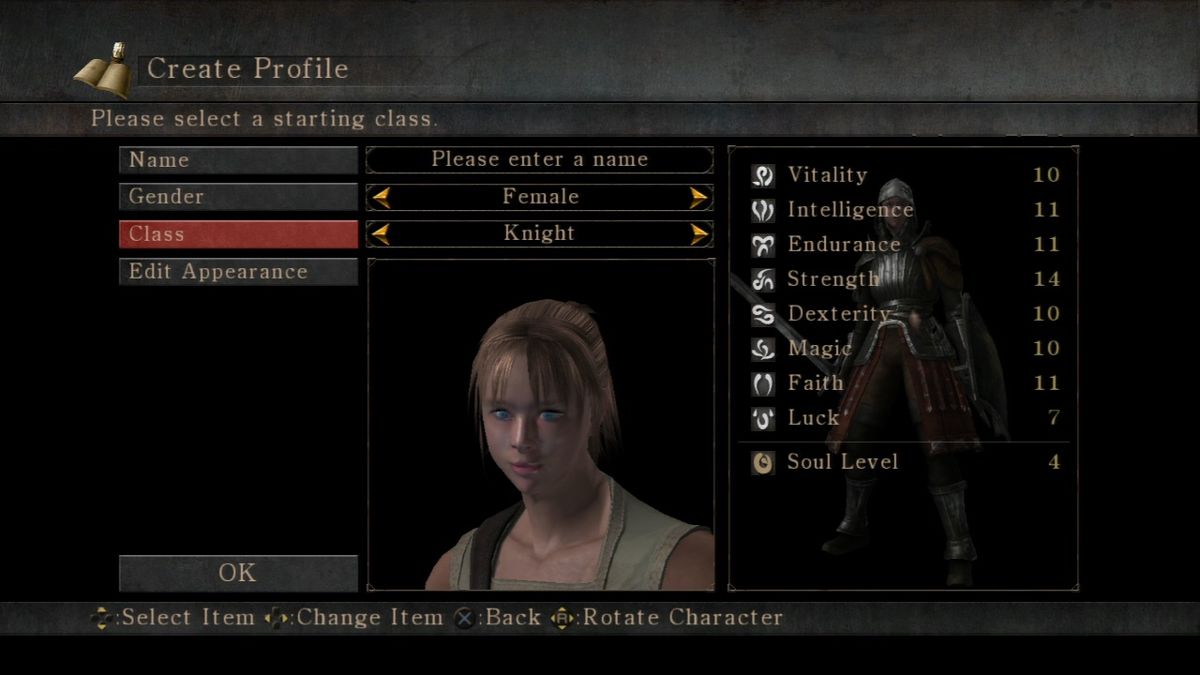
Task: Select the Name menu entry
Action: pyautogui.click(x=238, y=160)
